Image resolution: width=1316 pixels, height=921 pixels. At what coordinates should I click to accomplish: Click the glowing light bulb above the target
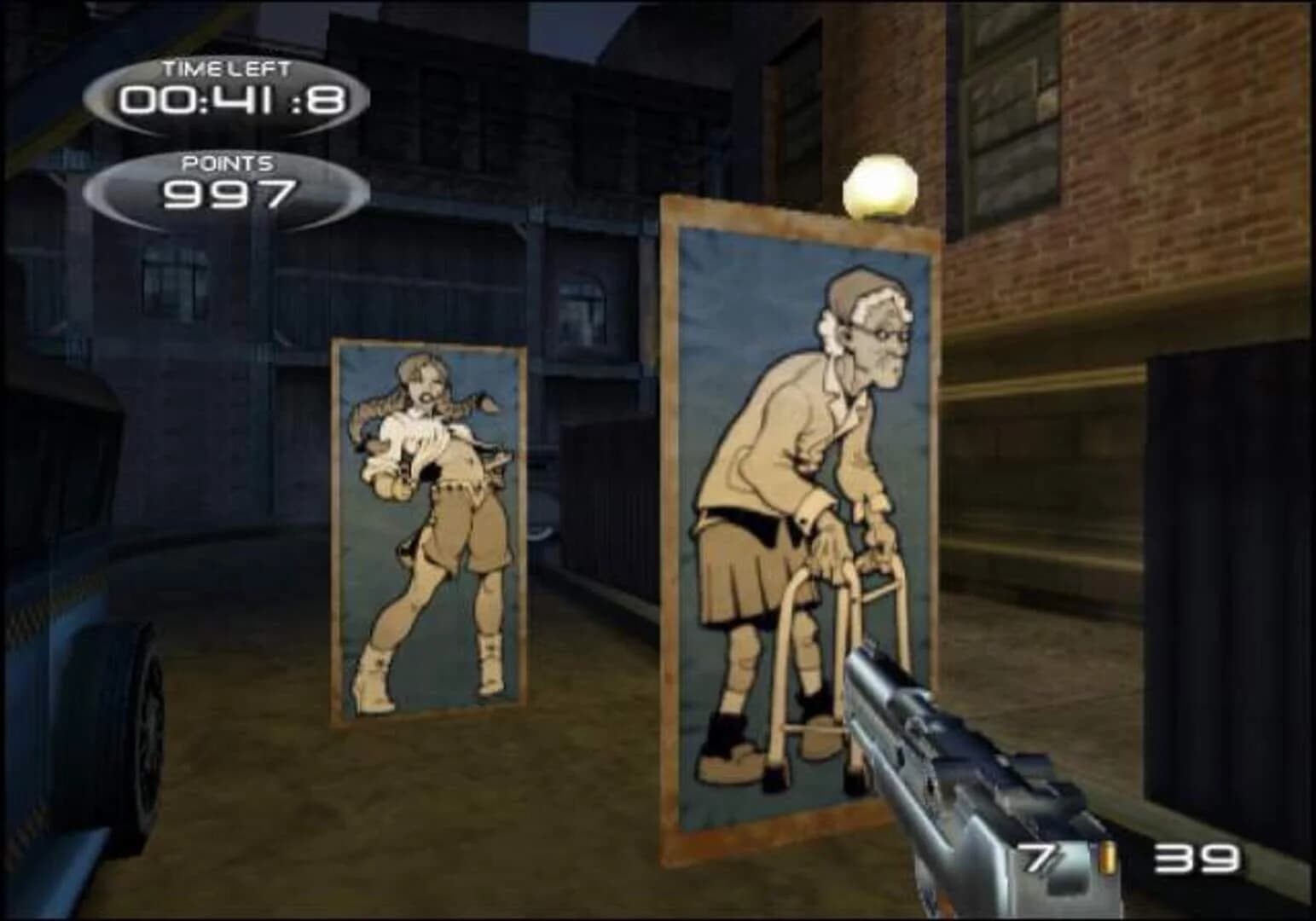tap(878, 182)
